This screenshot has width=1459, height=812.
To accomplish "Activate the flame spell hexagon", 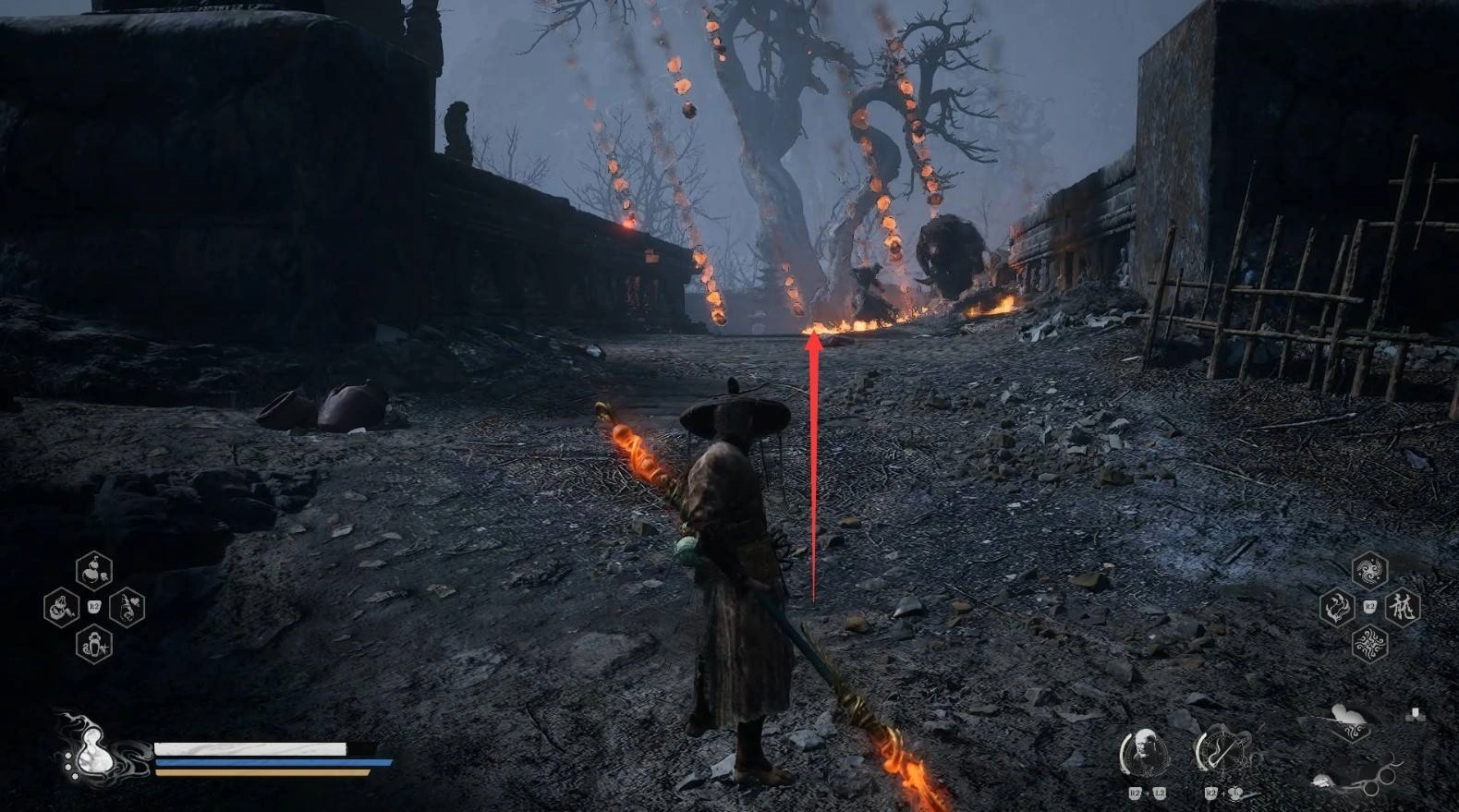I will (1336, 607).
